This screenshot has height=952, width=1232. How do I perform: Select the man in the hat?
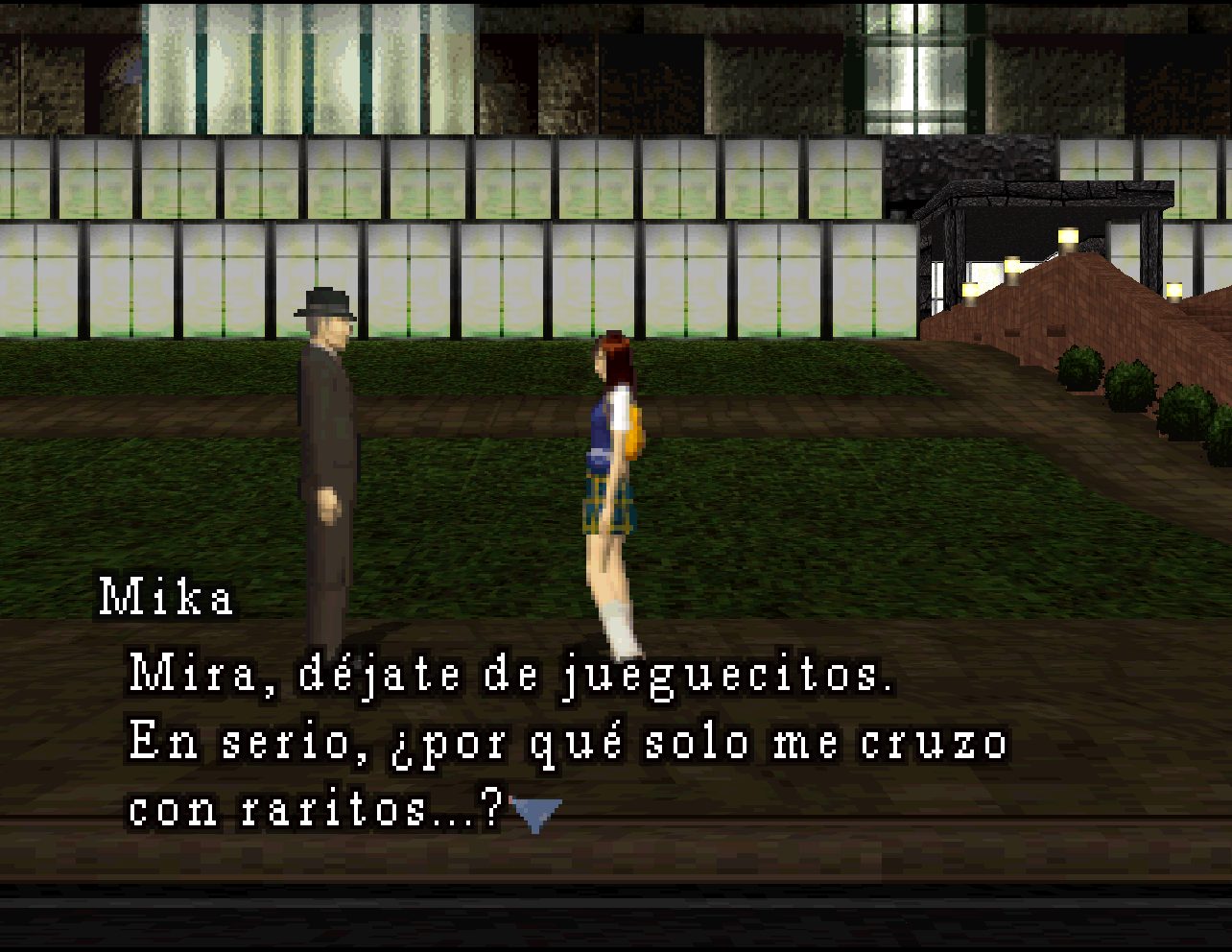[326, 441]
